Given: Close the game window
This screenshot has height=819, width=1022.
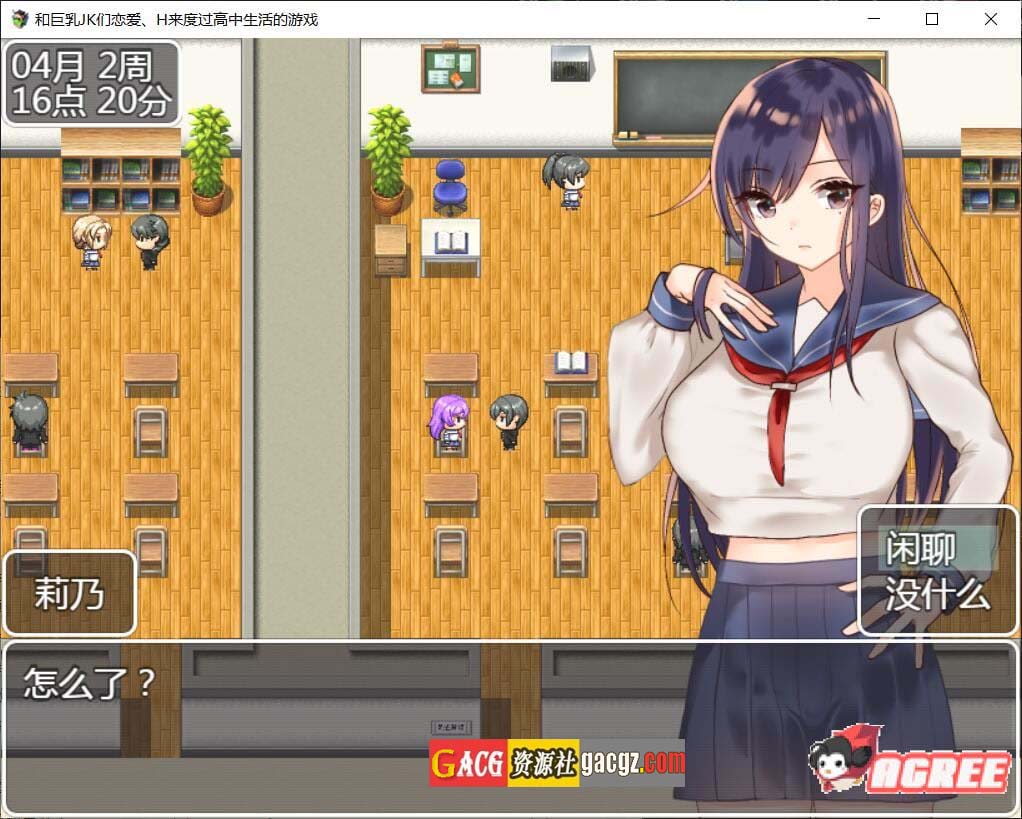Looking at the screenshot, I should click(x=990, y=19).
